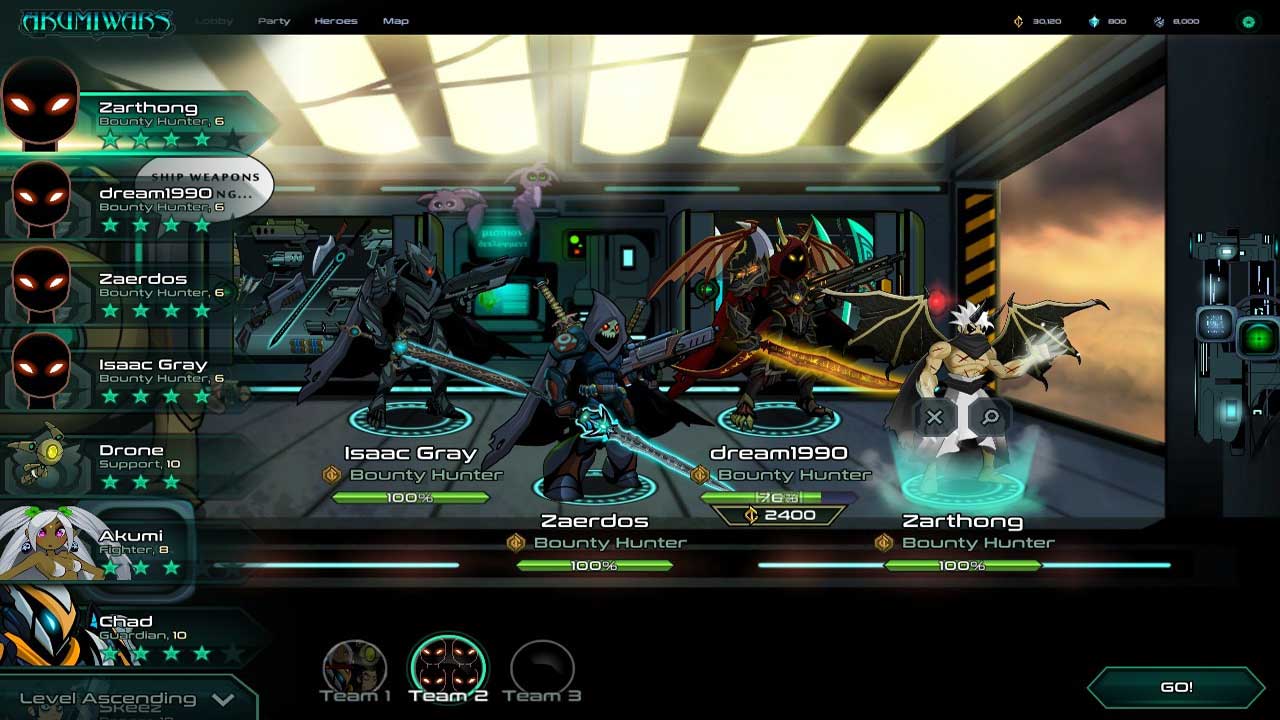Go to the Map screen
Viewport: 1280px width, 720px height.
(396, 21)
